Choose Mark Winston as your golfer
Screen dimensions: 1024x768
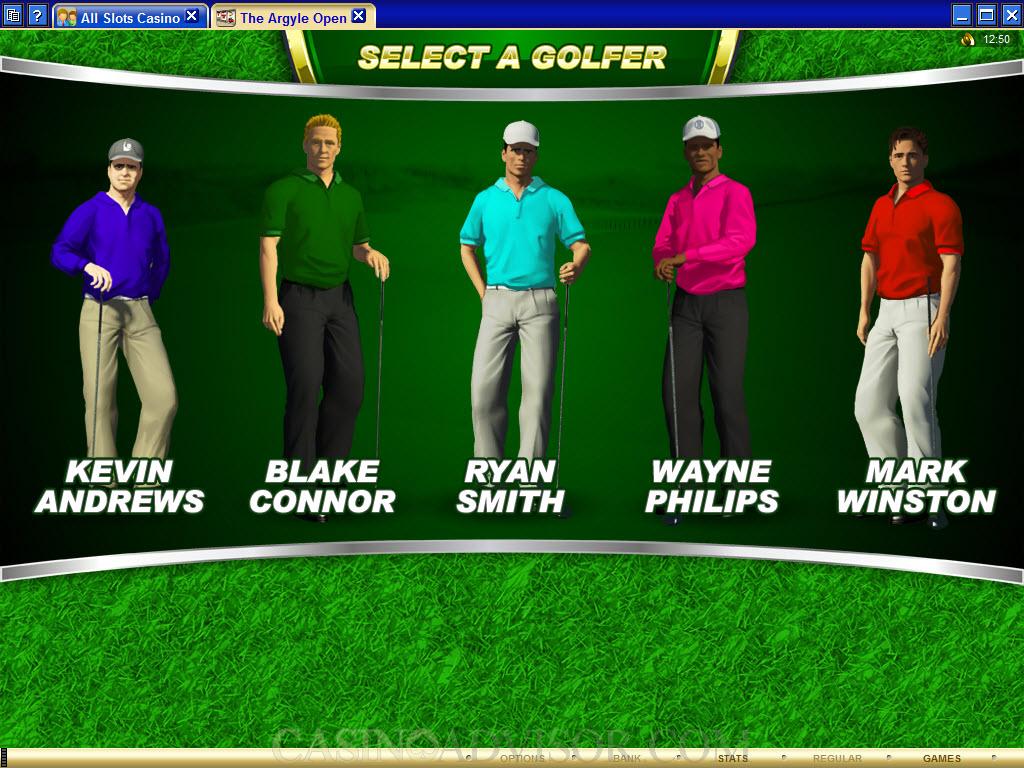click(x=910, y=300)
